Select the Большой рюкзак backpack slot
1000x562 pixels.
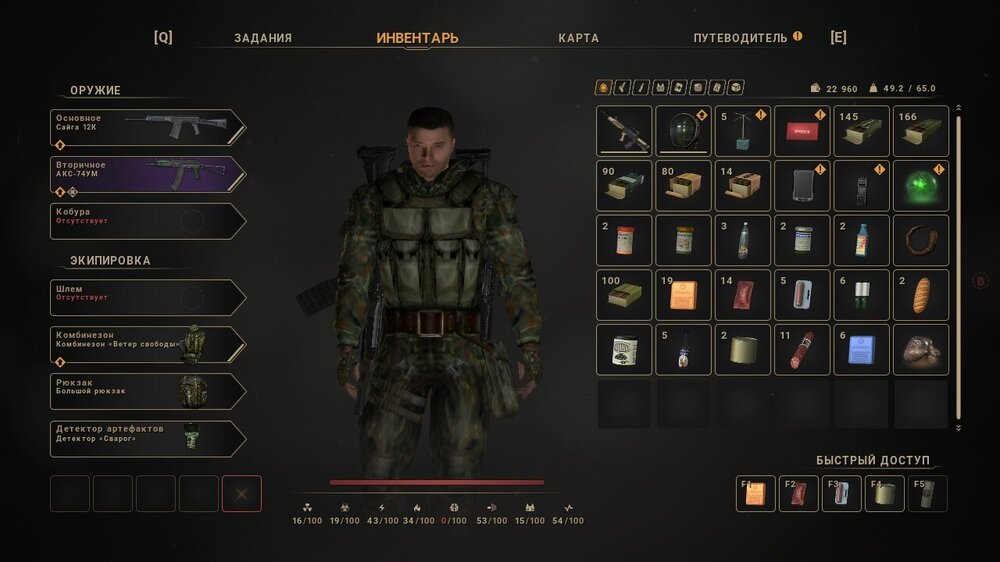(x=147, y=391)
